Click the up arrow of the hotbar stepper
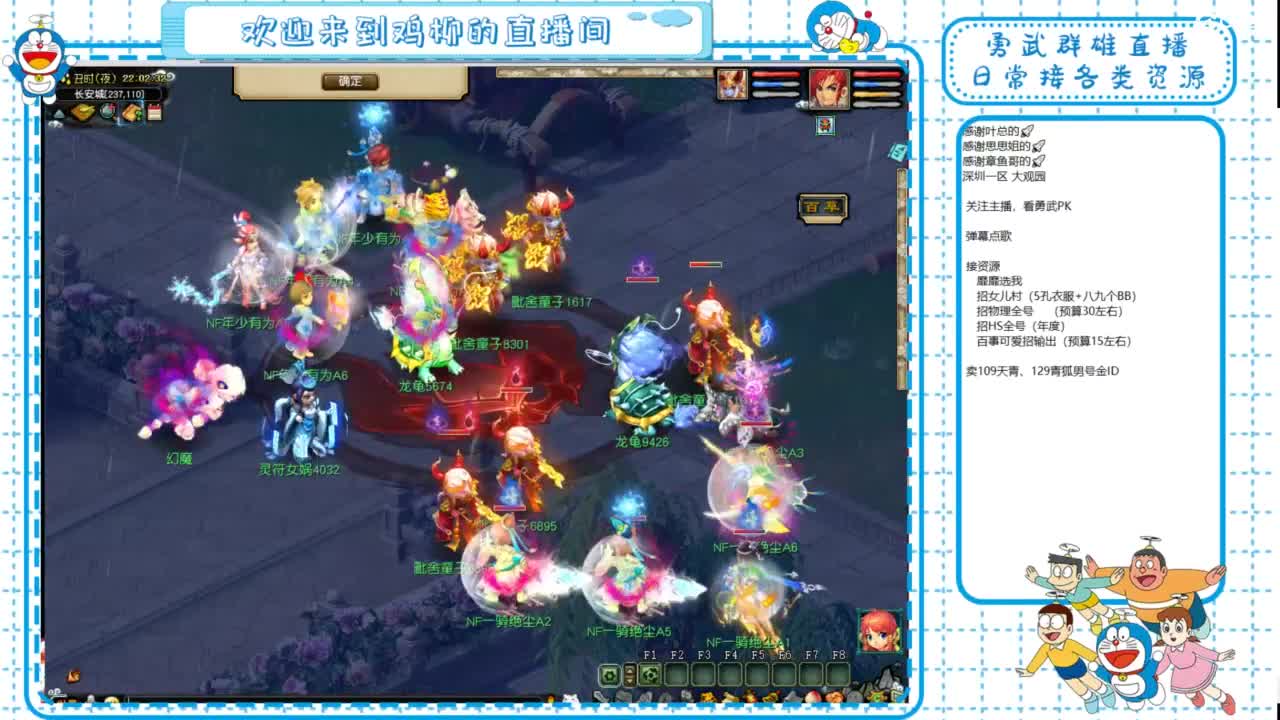1280x720 pixels. coord(630,669)
